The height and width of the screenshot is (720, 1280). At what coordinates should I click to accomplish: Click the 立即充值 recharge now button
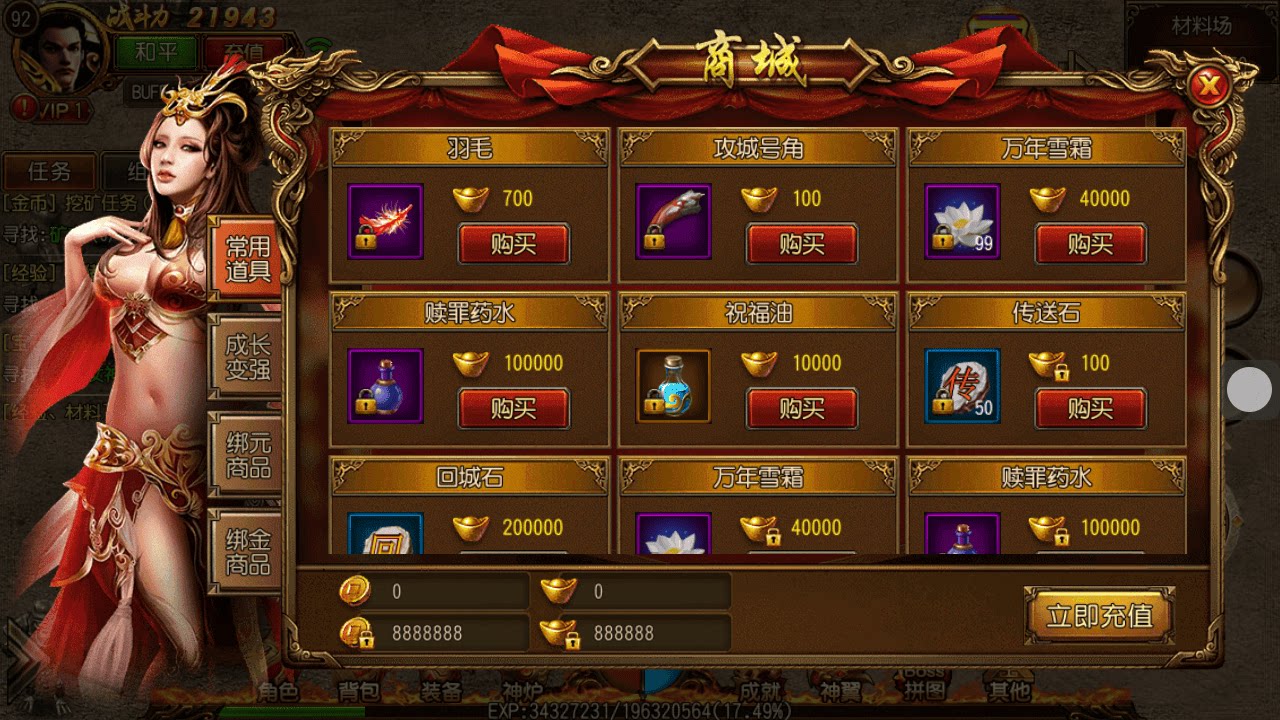coord(1098,616)
